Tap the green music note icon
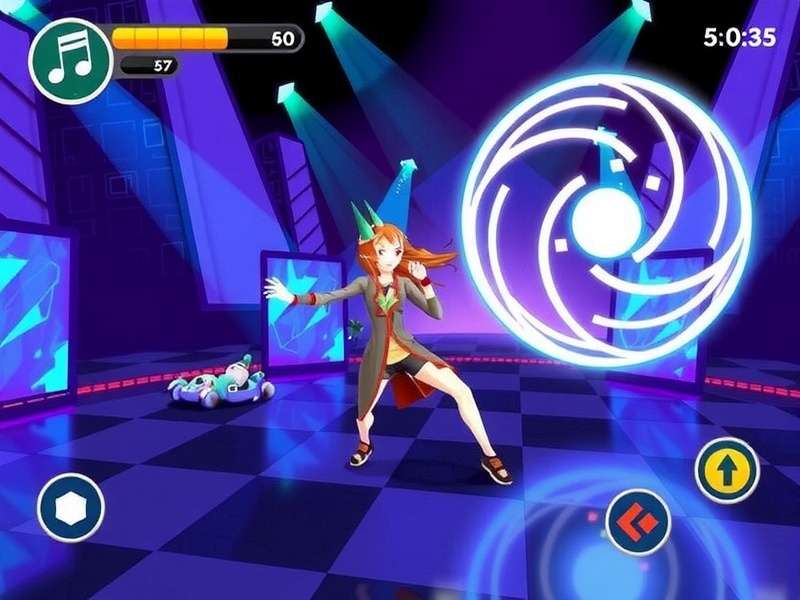Viewport: 800px width, 600px height. [x=68, y=57]
